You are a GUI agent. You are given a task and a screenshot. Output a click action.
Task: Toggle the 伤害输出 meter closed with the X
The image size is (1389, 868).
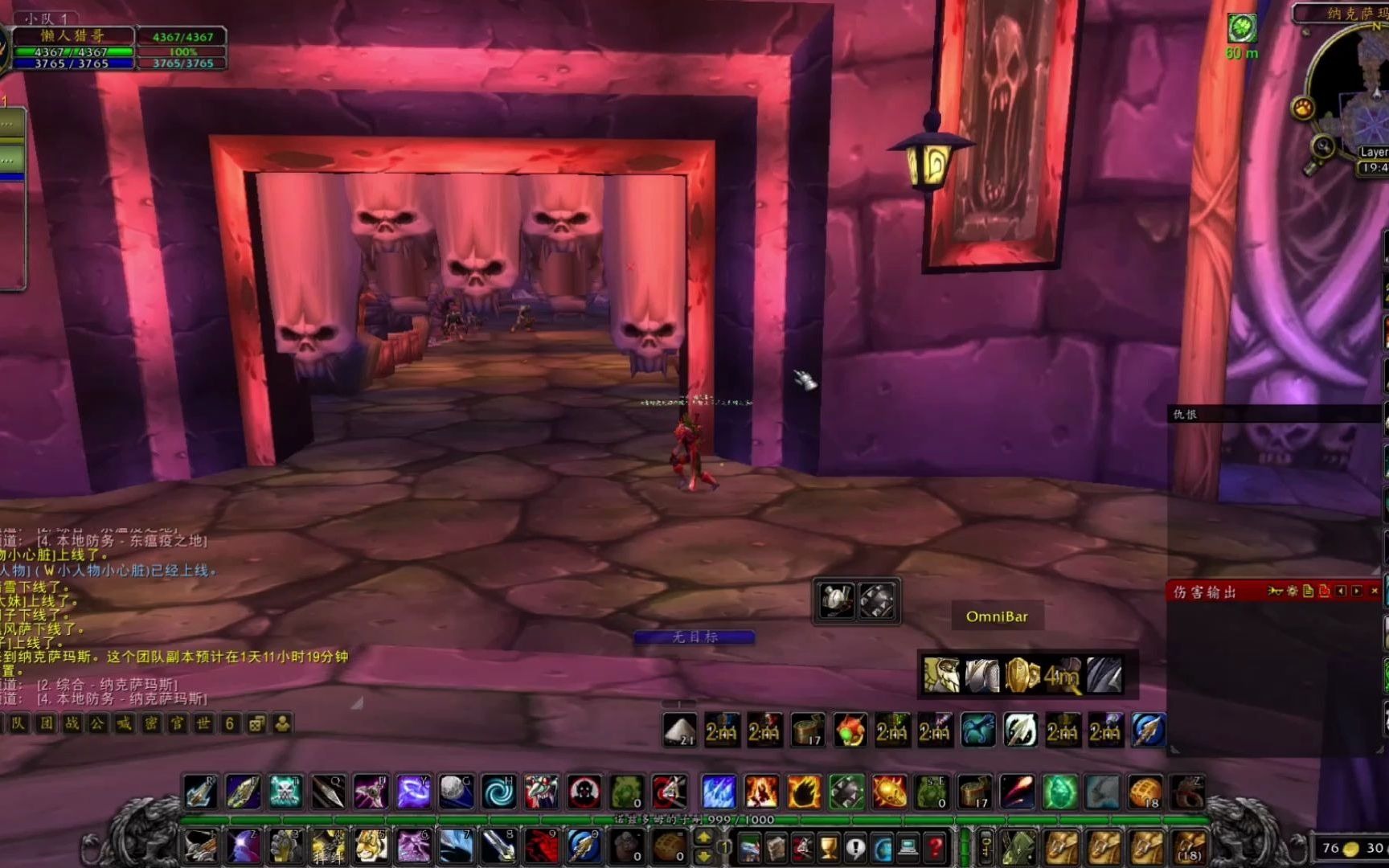1375,592
